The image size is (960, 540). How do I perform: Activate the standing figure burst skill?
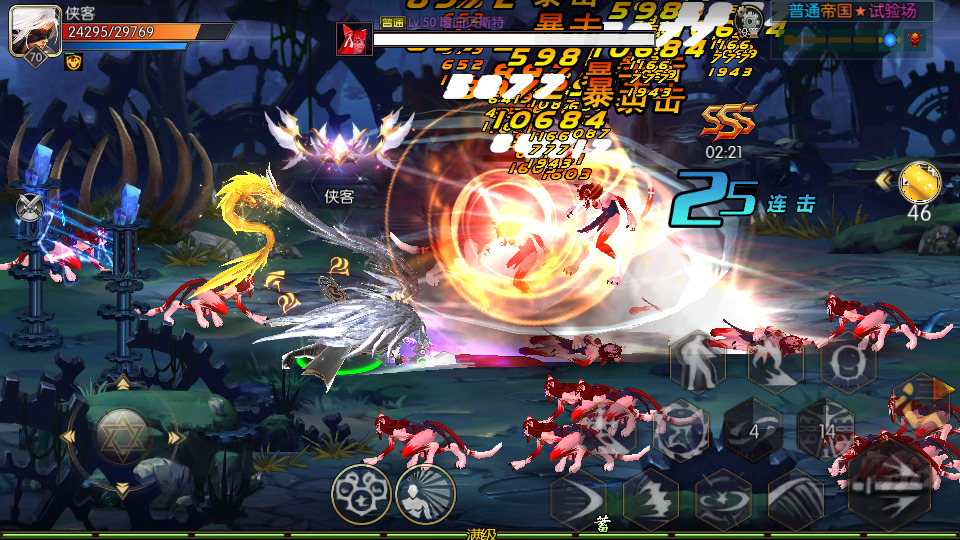coord(425,493)
